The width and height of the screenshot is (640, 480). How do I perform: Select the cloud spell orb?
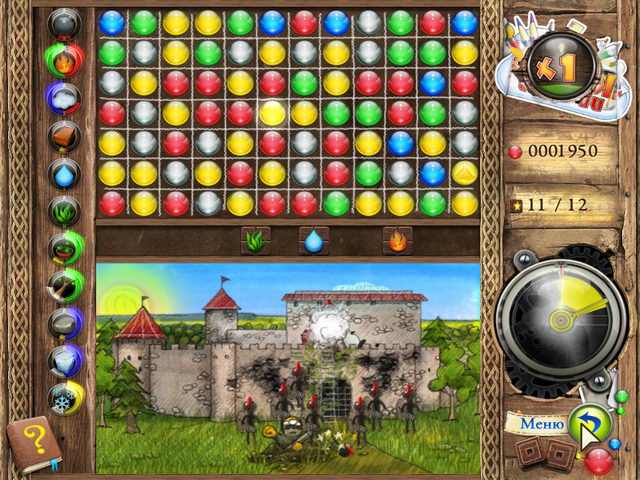click(x=65, y=98)
